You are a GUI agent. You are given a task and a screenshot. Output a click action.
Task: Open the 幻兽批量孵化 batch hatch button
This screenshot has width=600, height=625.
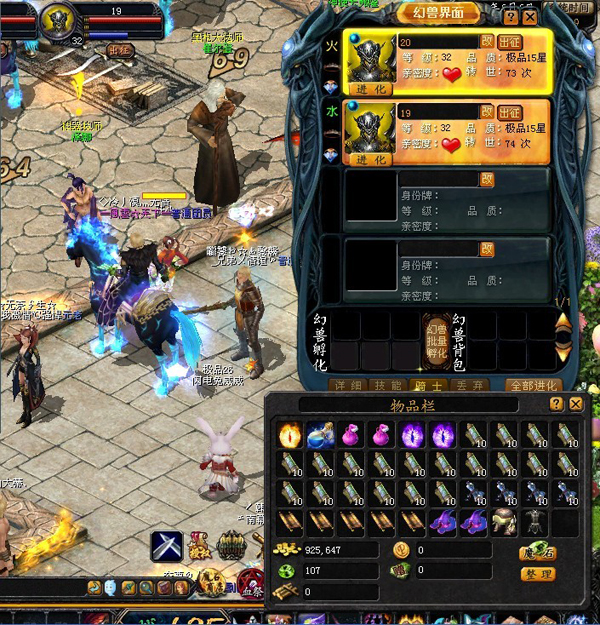click(435, 340)
